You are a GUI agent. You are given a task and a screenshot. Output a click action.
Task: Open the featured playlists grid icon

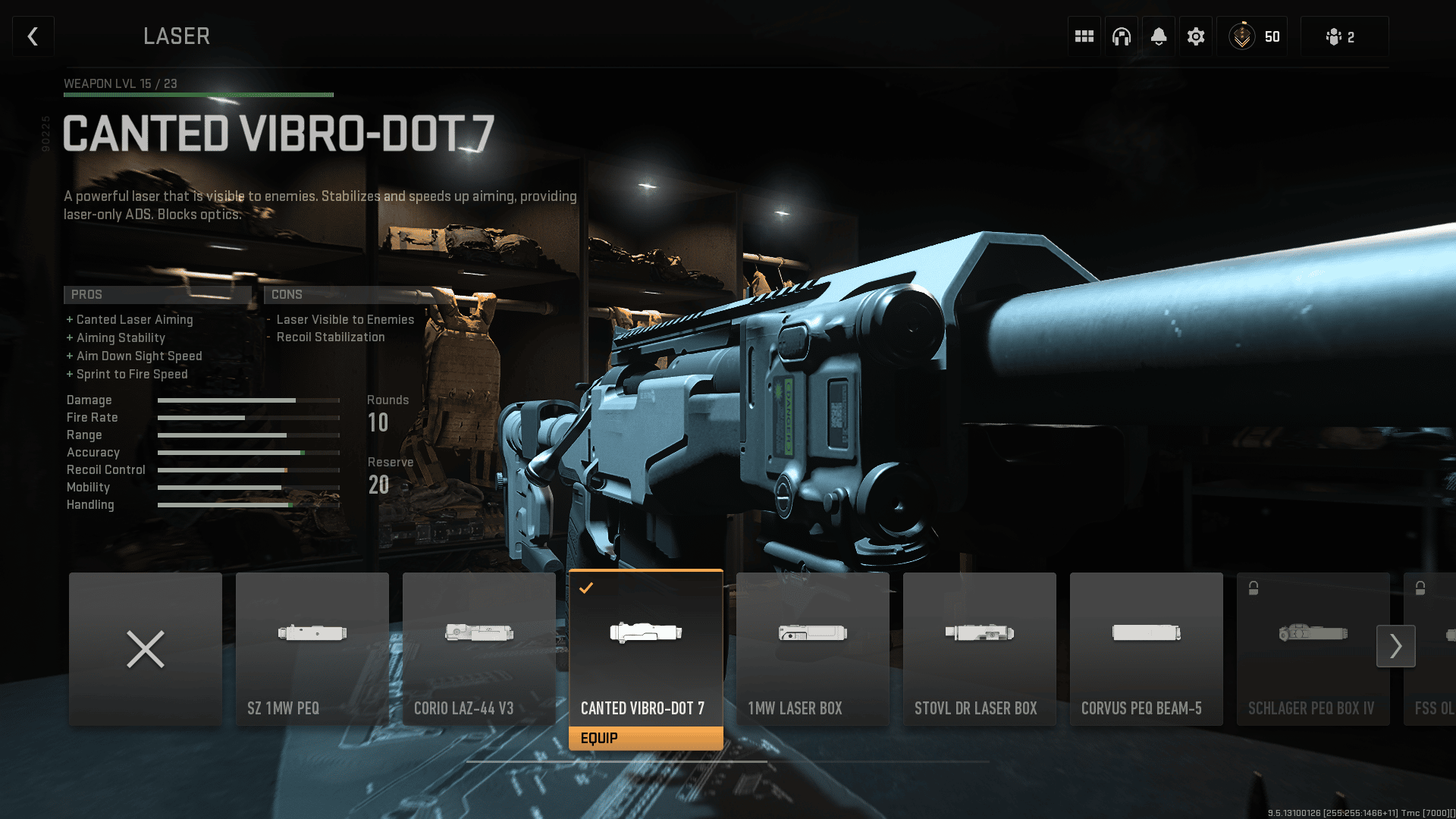pos(1083,36)
